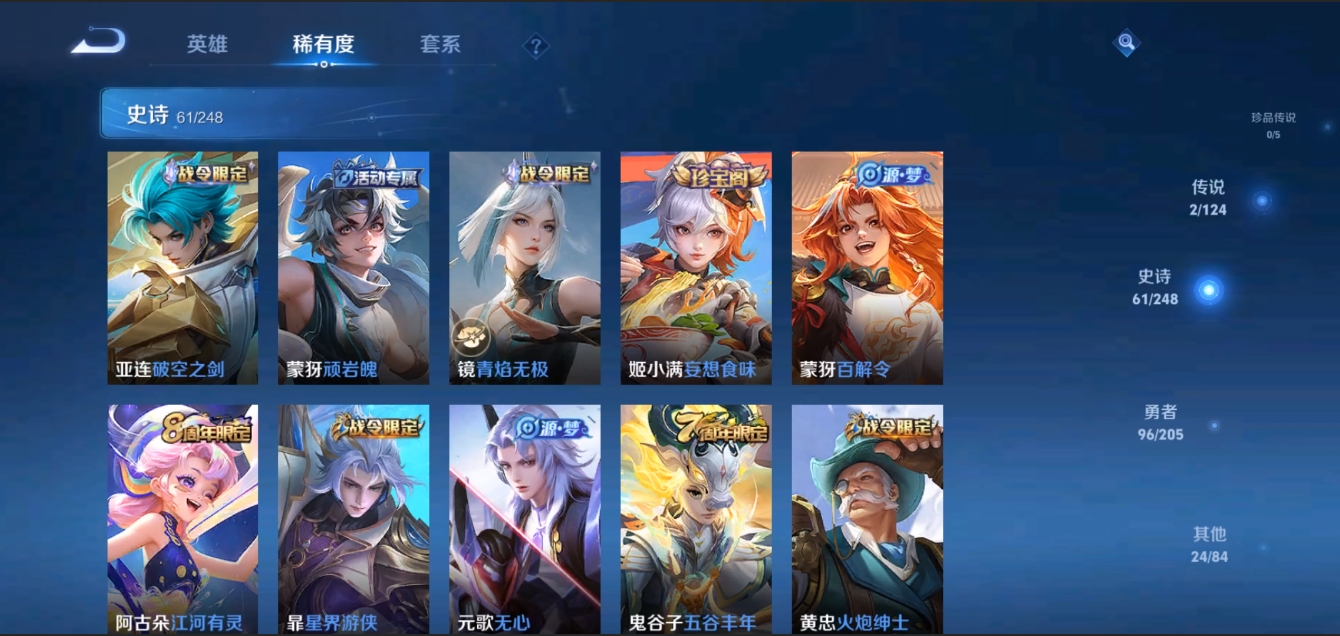Select the 史诗 rarity in side navigation
This screenshot has height=636, width=1340.
[1156, 286]
